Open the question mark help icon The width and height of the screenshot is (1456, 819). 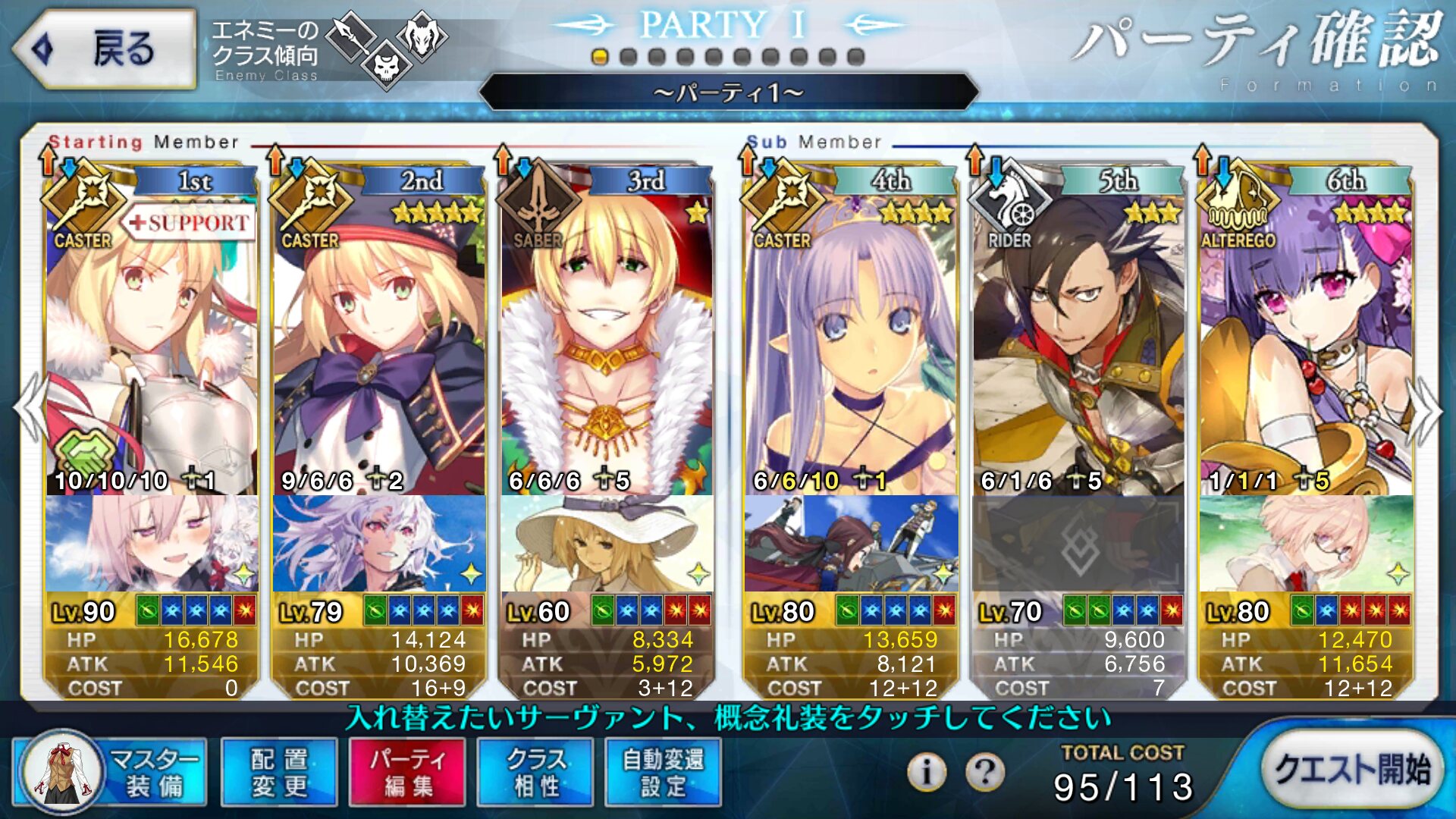pyautogui.click(x=984, y=772)
